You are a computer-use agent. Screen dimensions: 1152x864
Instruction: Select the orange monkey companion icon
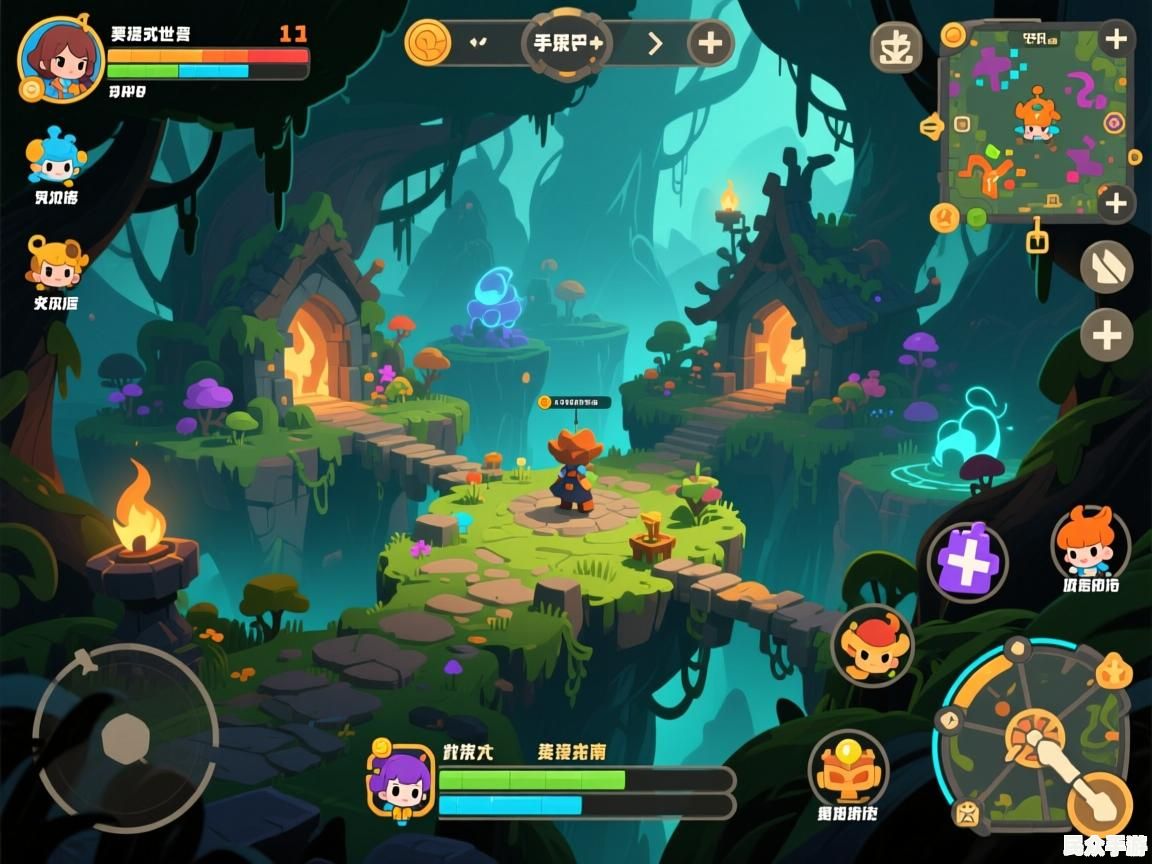pyautogui.click(x=56, y=263)
